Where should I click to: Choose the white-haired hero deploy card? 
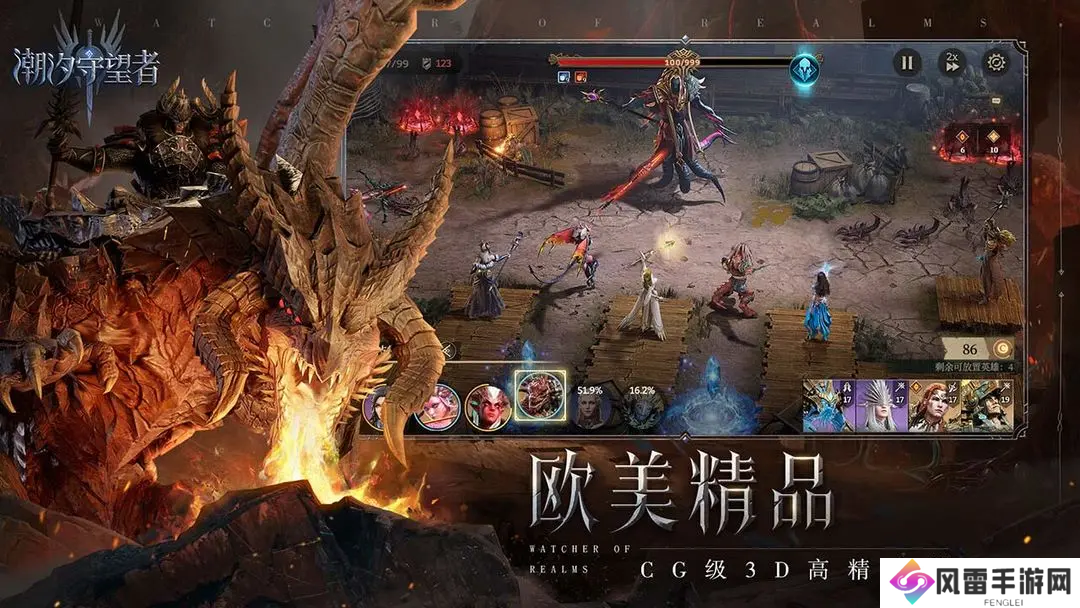pos(880,404)
